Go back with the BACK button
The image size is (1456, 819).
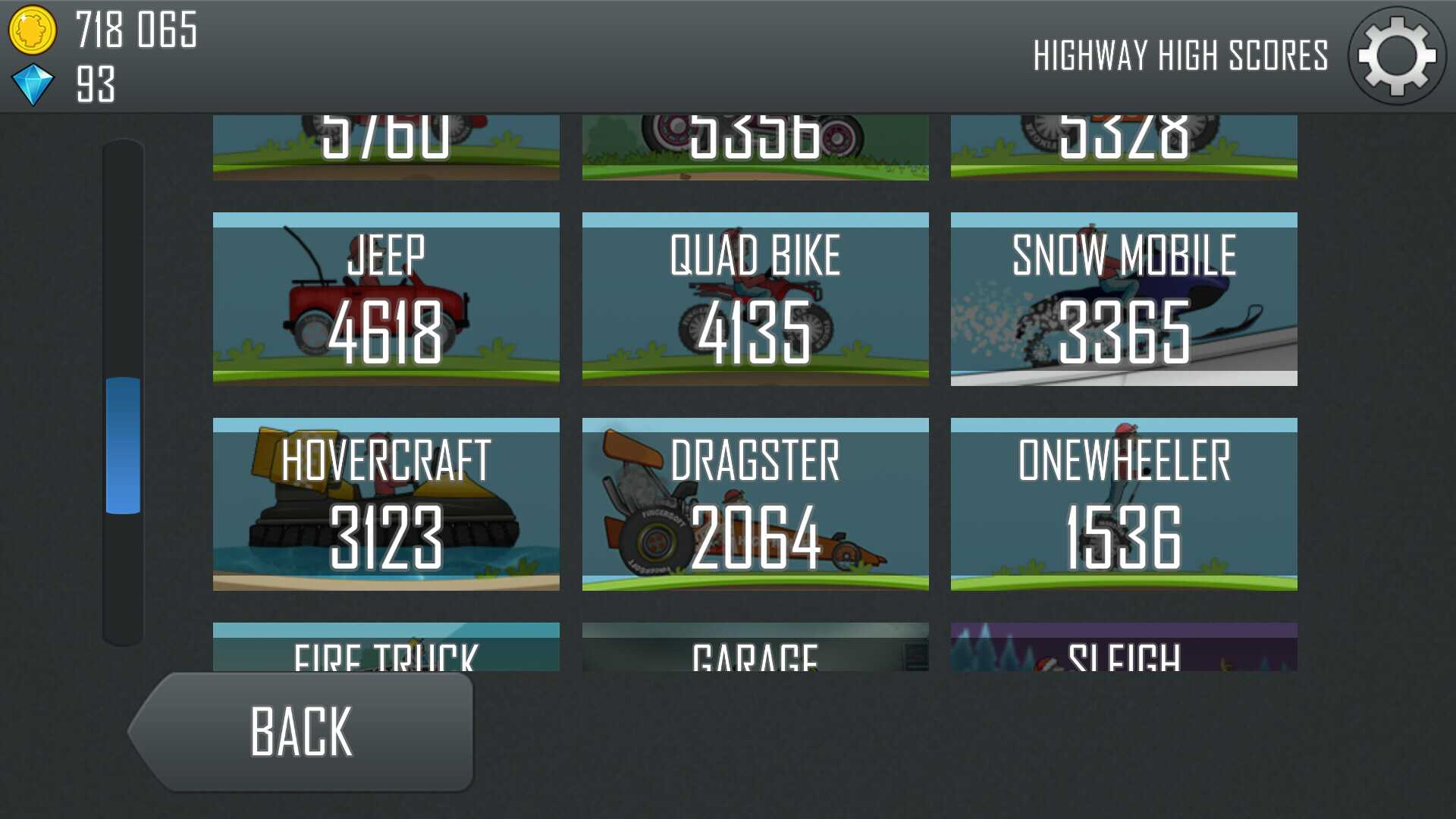coord(303,732)
